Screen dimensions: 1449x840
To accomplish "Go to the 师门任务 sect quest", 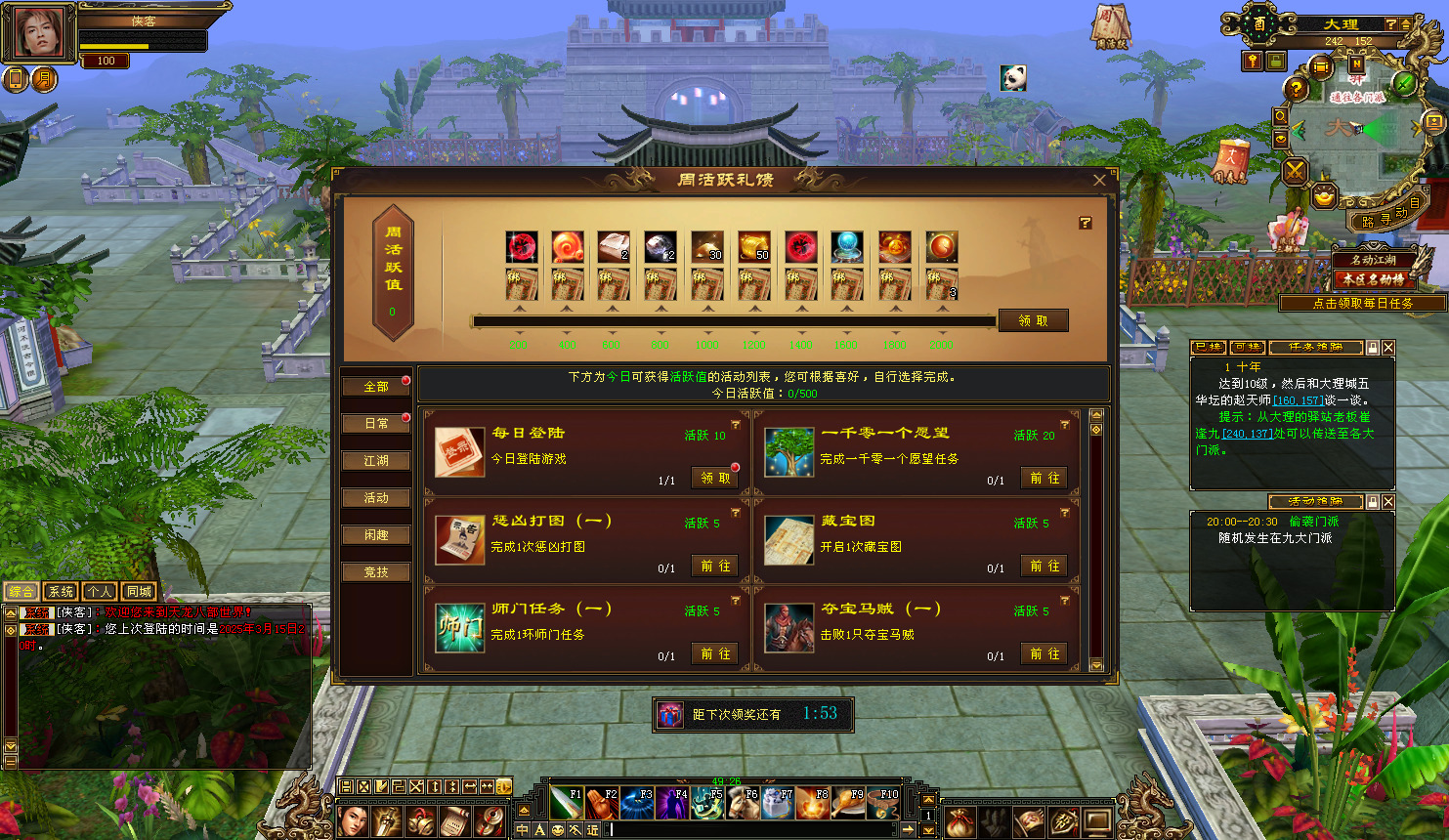I will [x=715, y=653].
